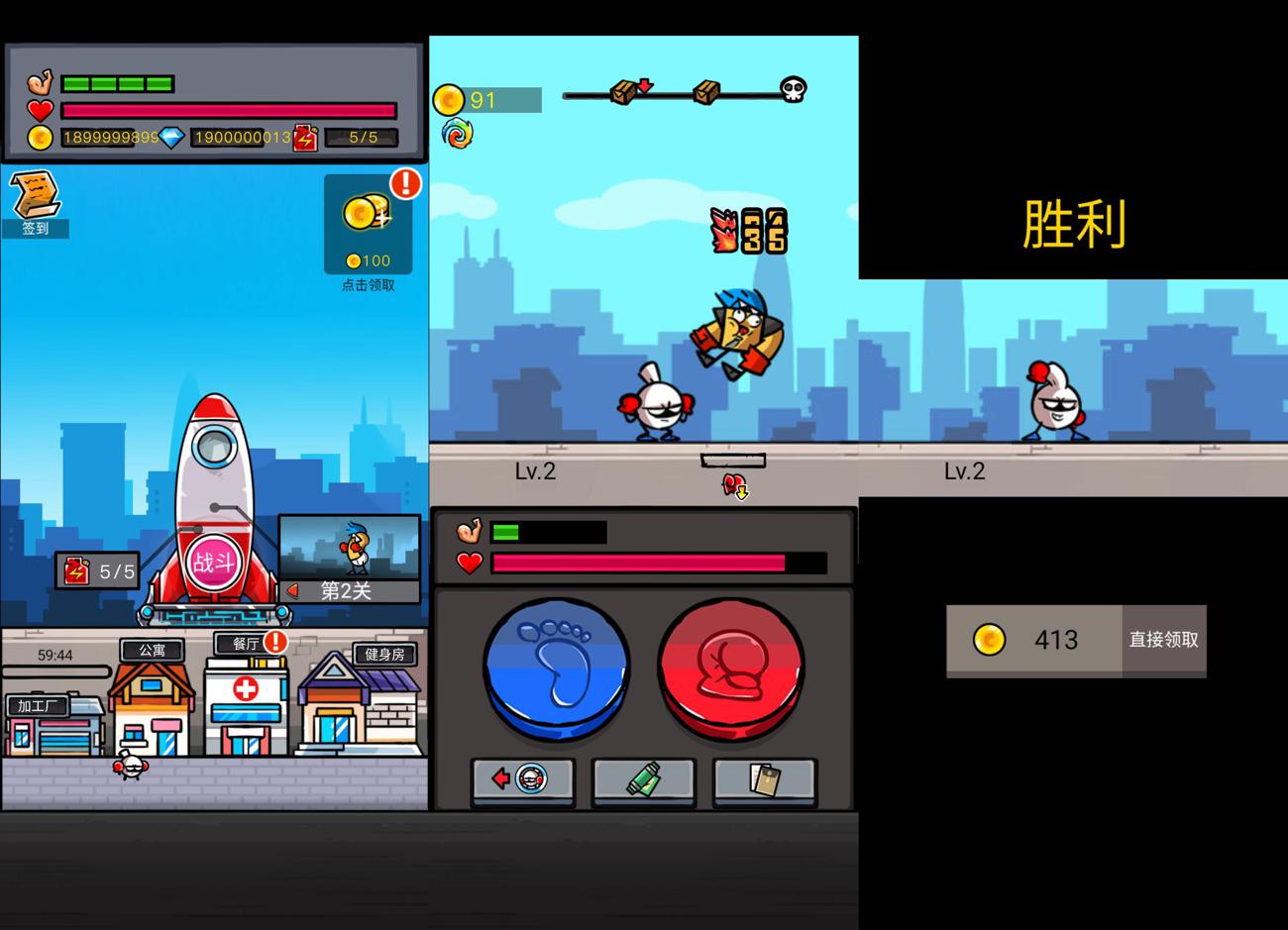1288x930 pixels.
Task: Hit the red boxing glove punch button
Action: [731, 669]
